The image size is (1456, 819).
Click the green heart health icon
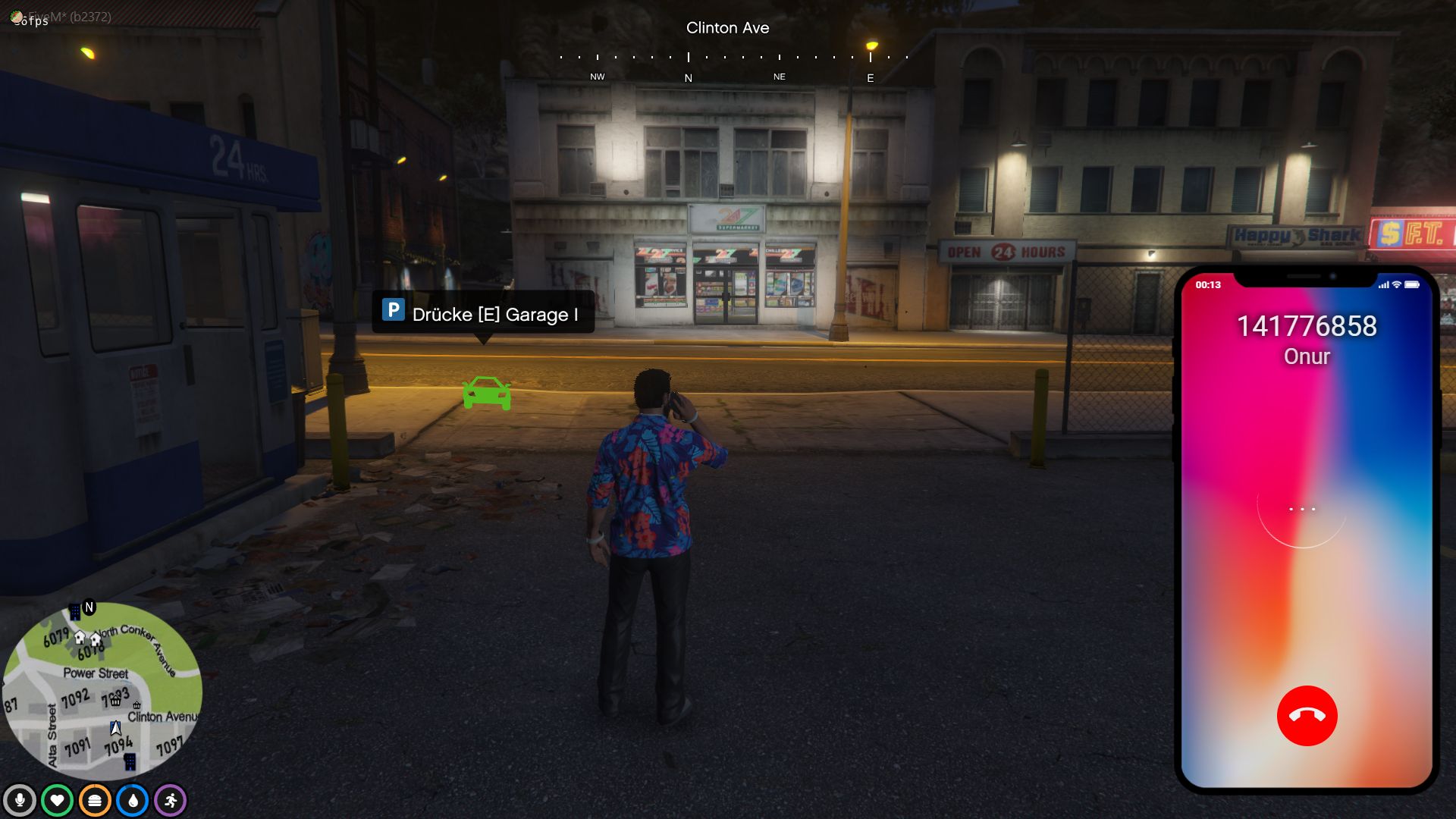pos(57,801)
